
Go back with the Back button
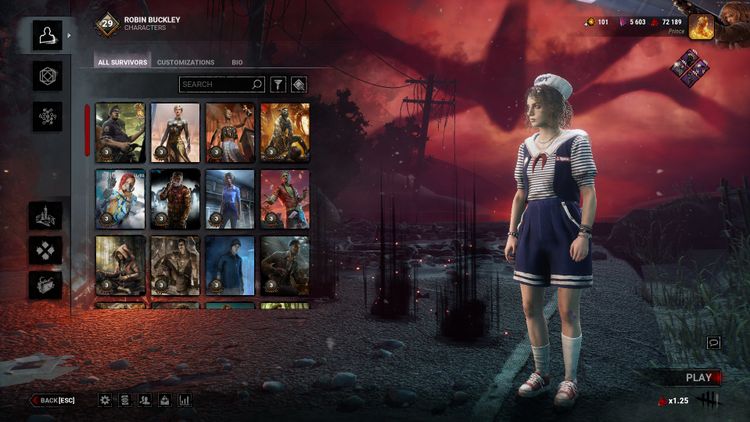click(53, 400)
